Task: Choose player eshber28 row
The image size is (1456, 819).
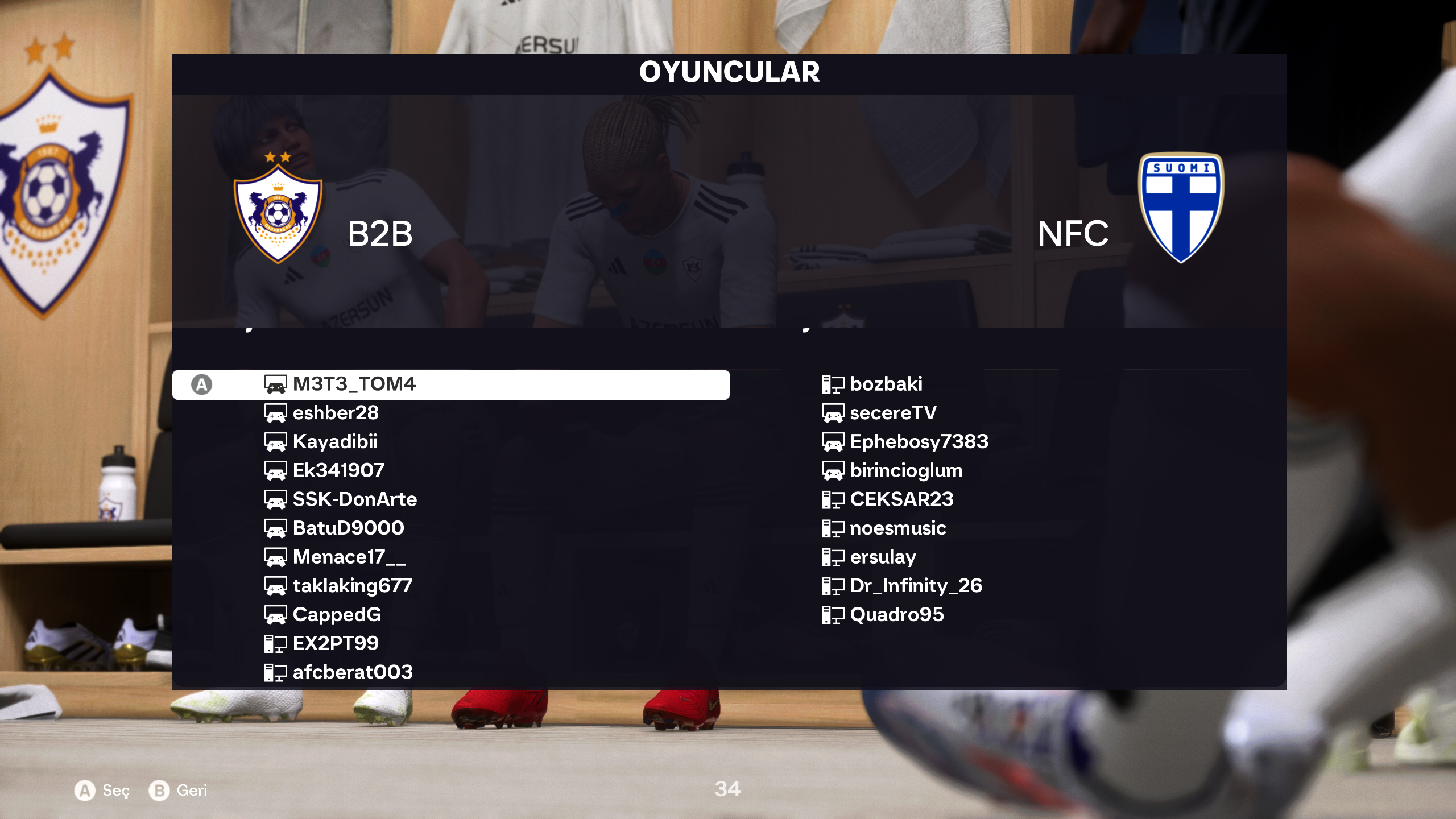Action: (336, 413)
